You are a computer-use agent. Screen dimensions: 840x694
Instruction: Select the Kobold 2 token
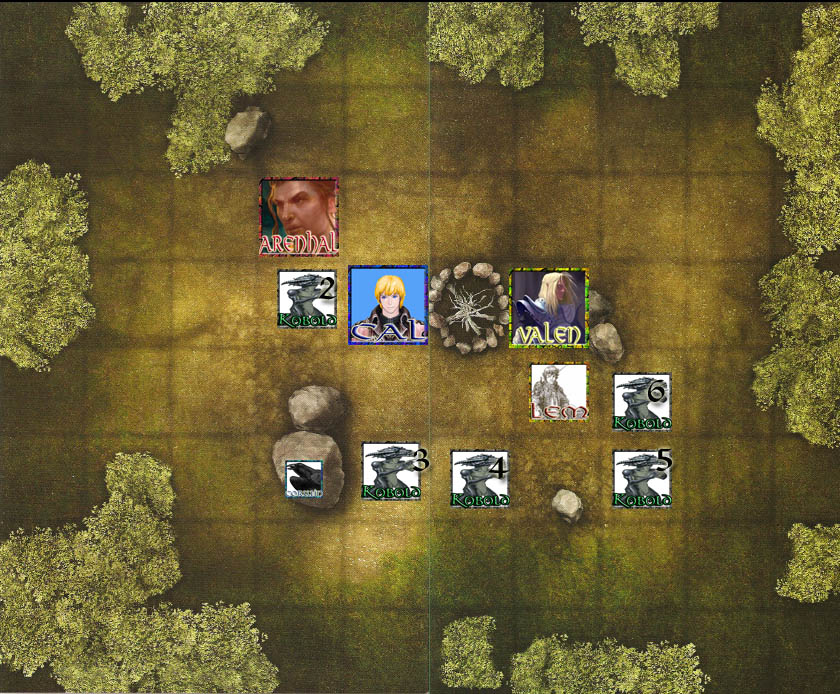click(x=307, y=299)
